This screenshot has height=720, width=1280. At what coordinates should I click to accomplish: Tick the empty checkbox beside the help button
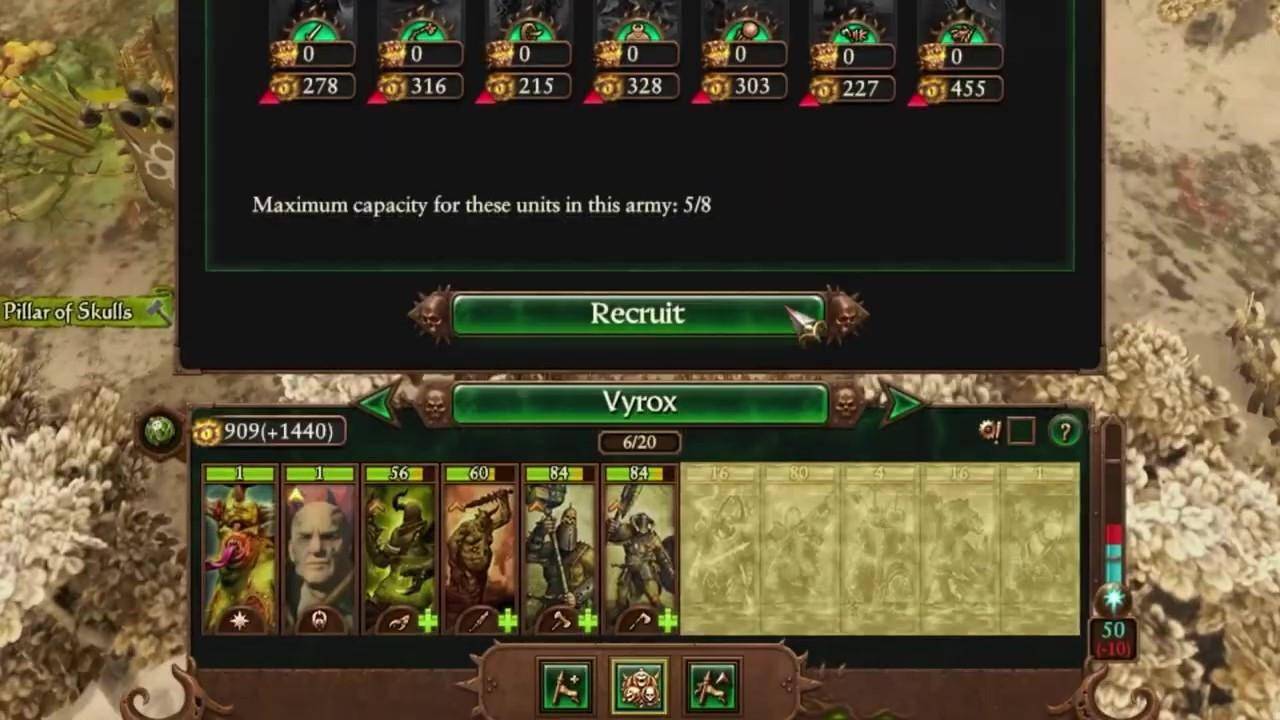[1020, 431]
